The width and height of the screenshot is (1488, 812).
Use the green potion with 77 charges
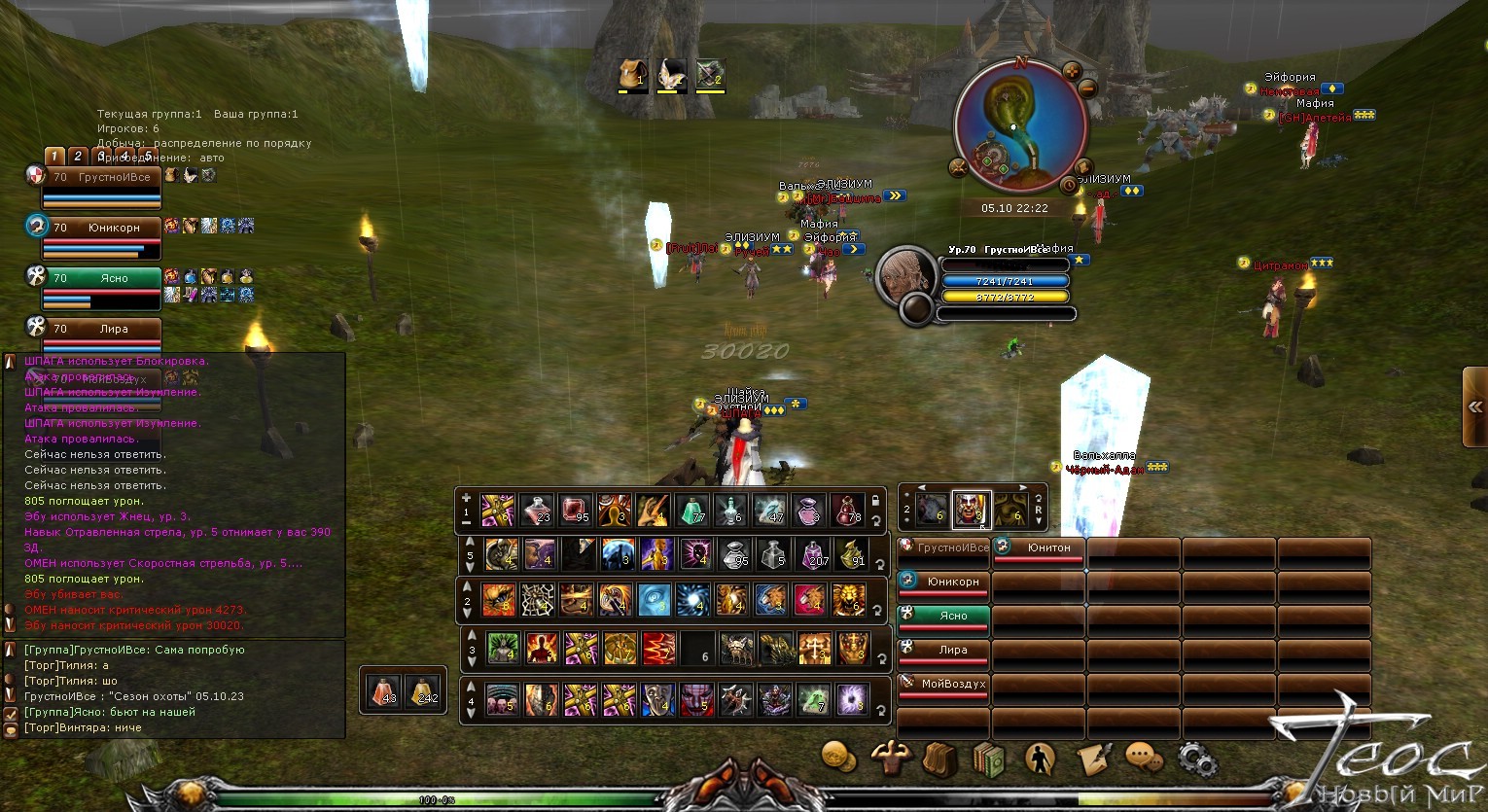[693, 510]
